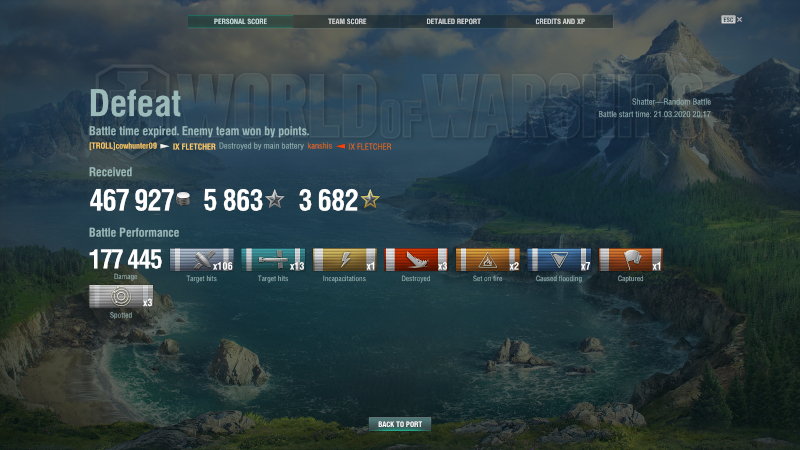
Task: Choose the Captured ribbon icon
Action: (x=631, y=261)
